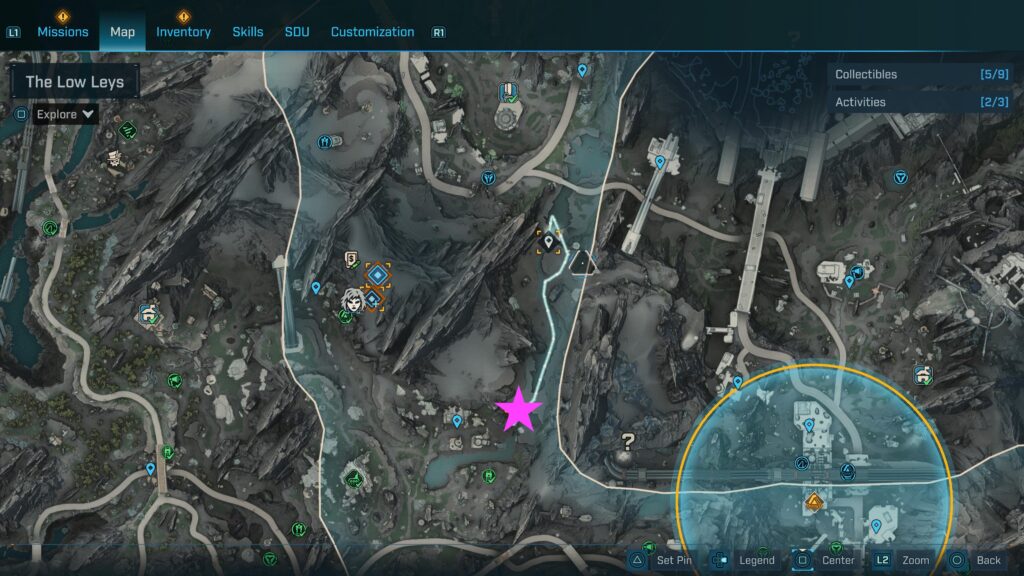This screenshot has height=576, width=1024.
Task: Expand the Explore dropdown
Action: 65,114
